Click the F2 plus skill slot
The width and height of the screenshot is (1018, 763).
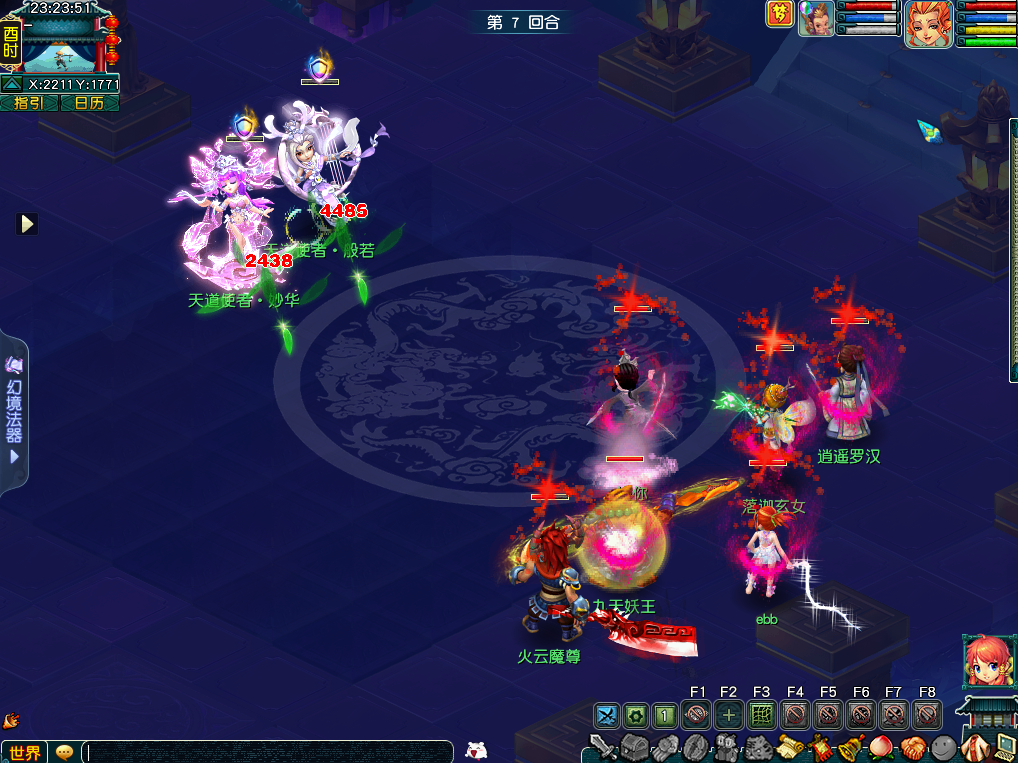[729, 715]
